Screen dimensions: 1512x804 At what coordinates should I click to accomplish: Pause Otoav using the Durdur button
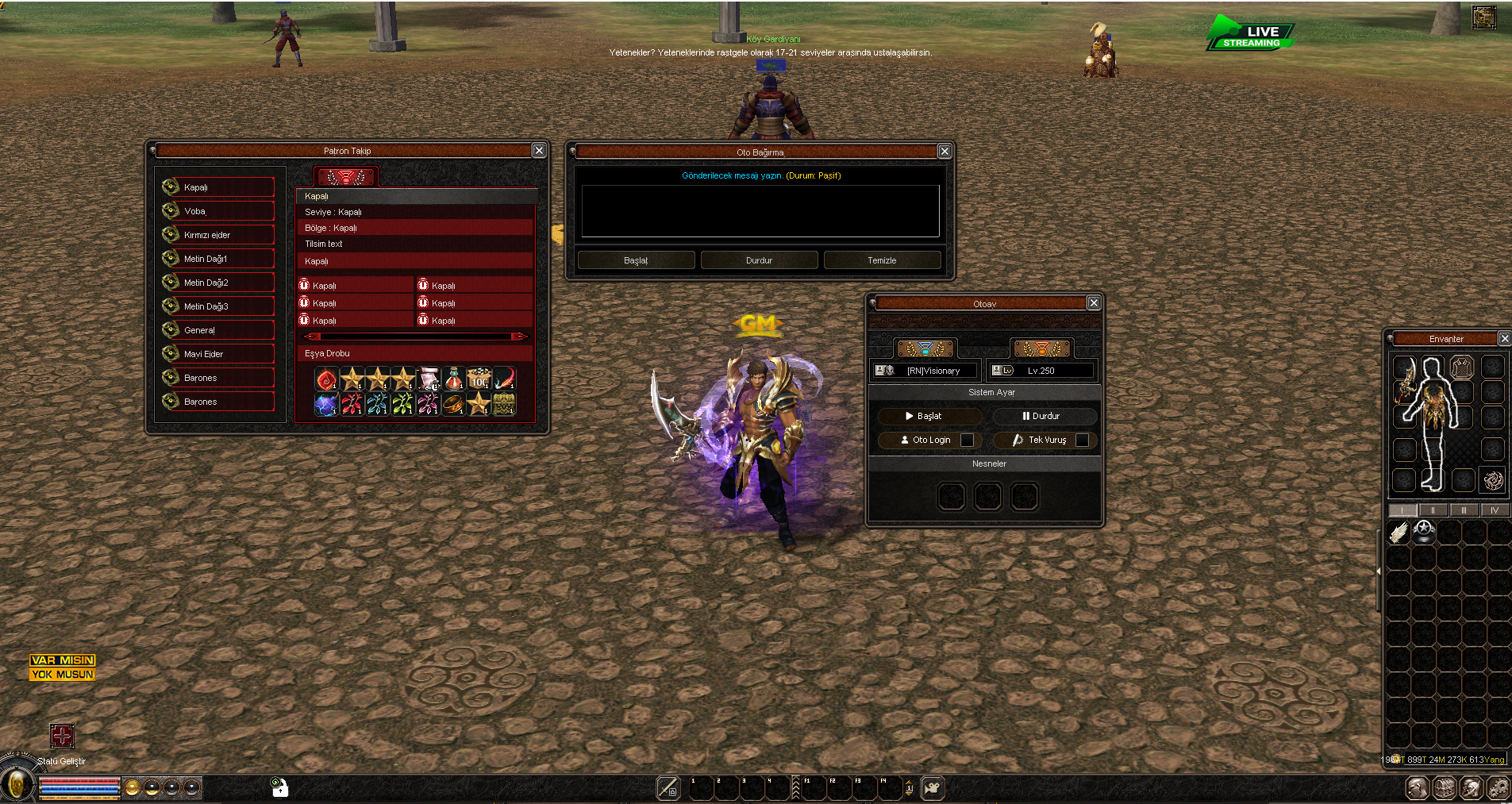(x=1045, y=416)
